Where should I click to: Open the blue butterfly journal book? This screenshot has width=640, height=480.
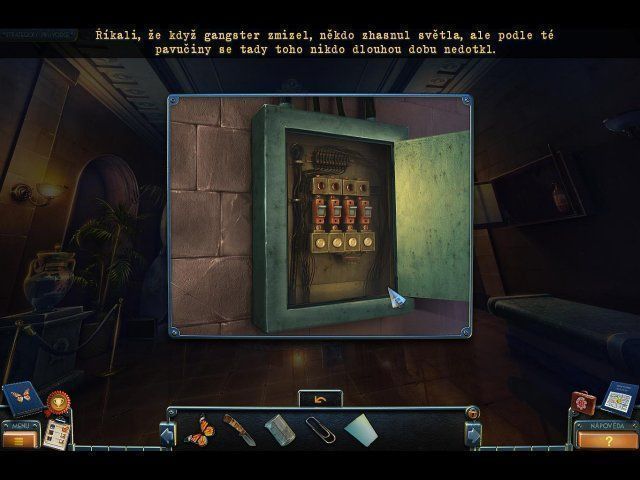coord(22,397)
